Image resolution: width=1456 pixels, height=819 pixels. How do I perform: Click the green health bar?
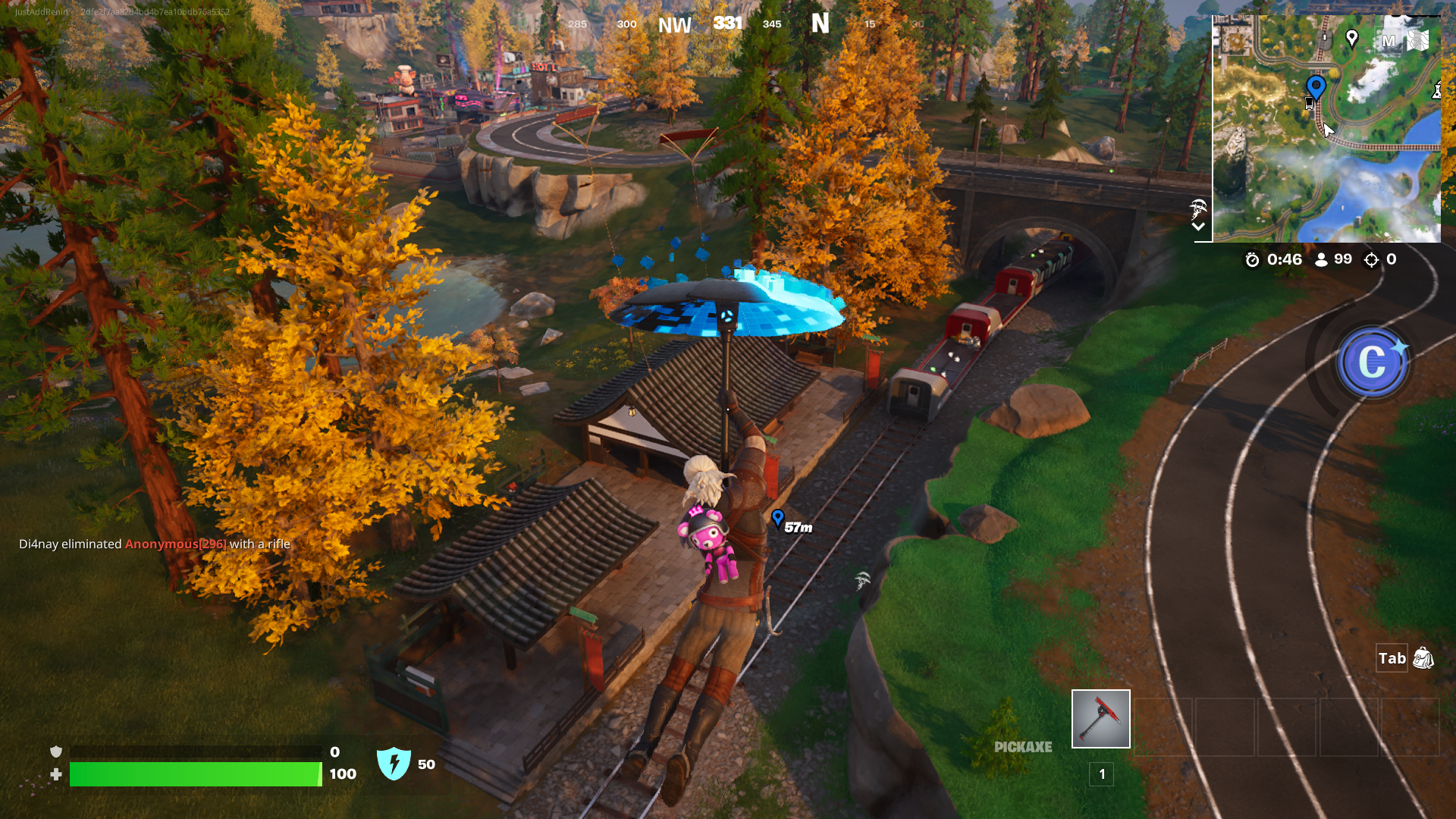click(x=193, y=775)
